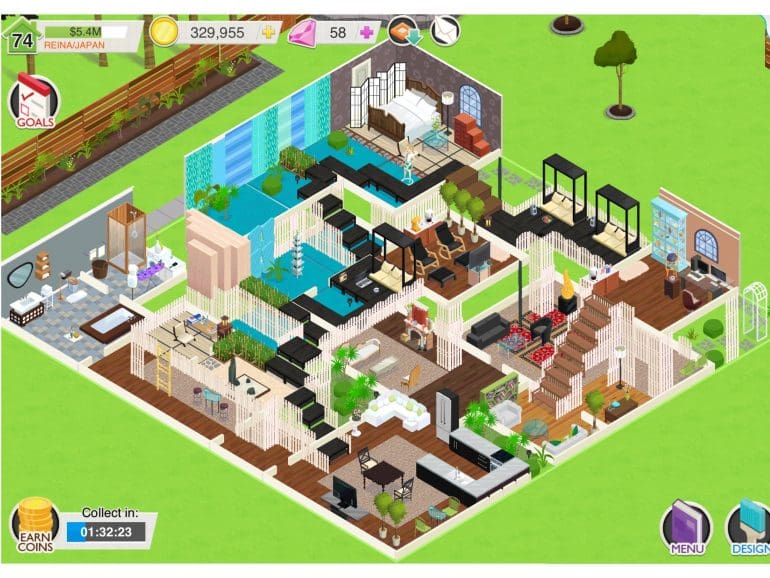Viewport: 770px width, 578px height.
Task: Buy more pink gems with plus button
Action: 367,32
